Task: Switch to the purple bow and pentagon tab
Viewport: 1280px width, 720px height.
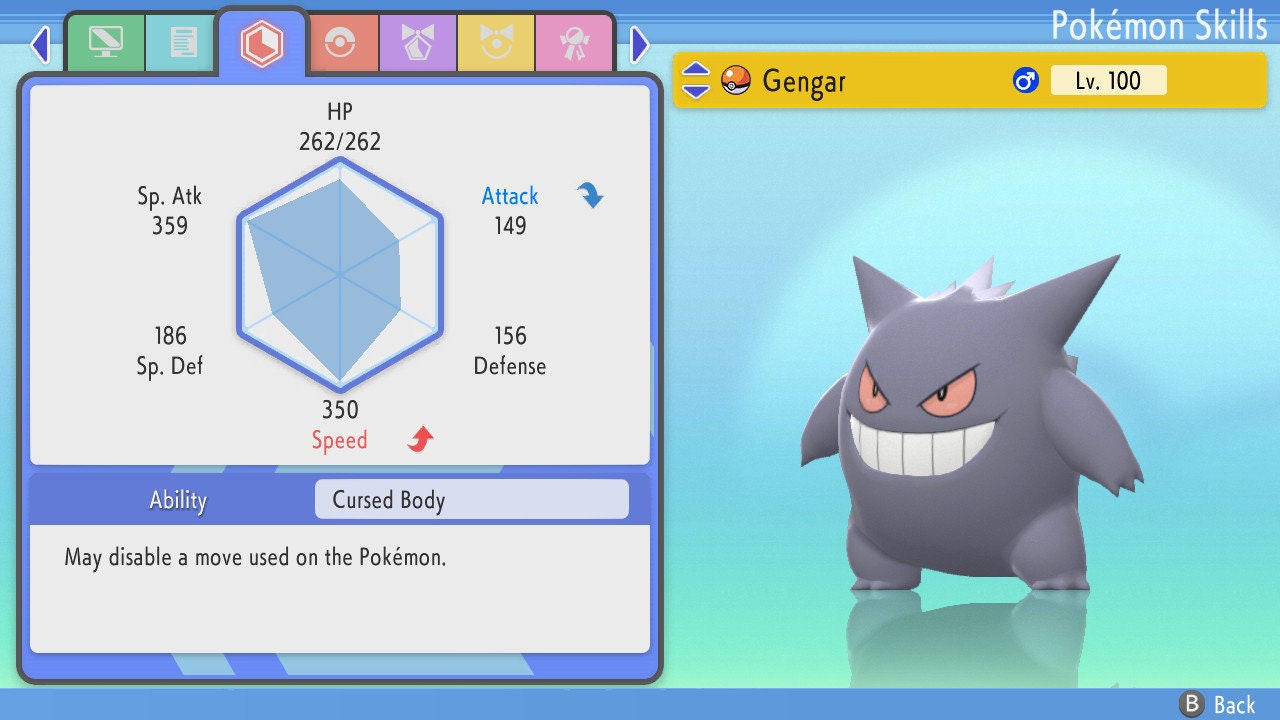Action: point(418,43)
